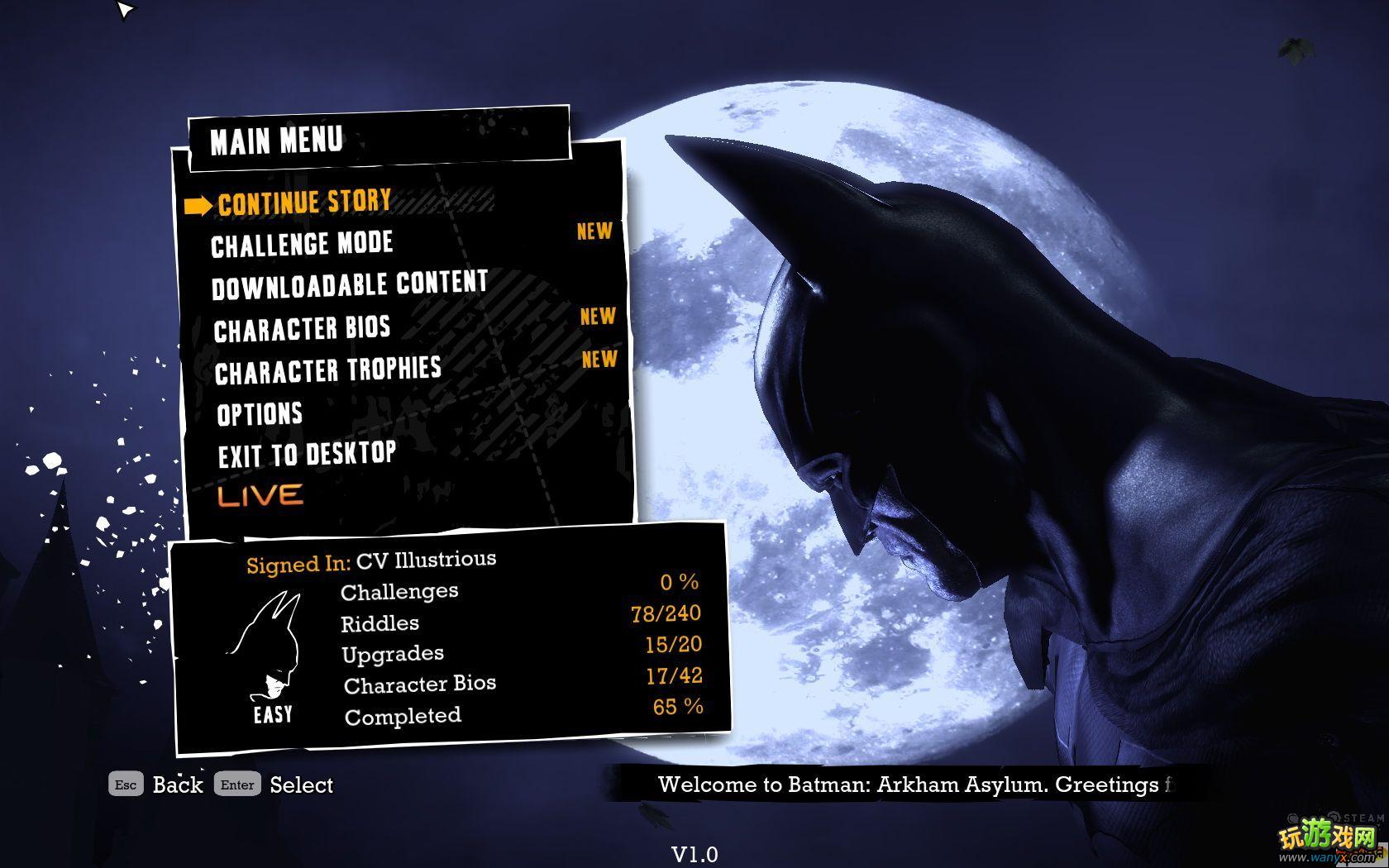Choose Downloadable Content

click(x=349, y=286)
